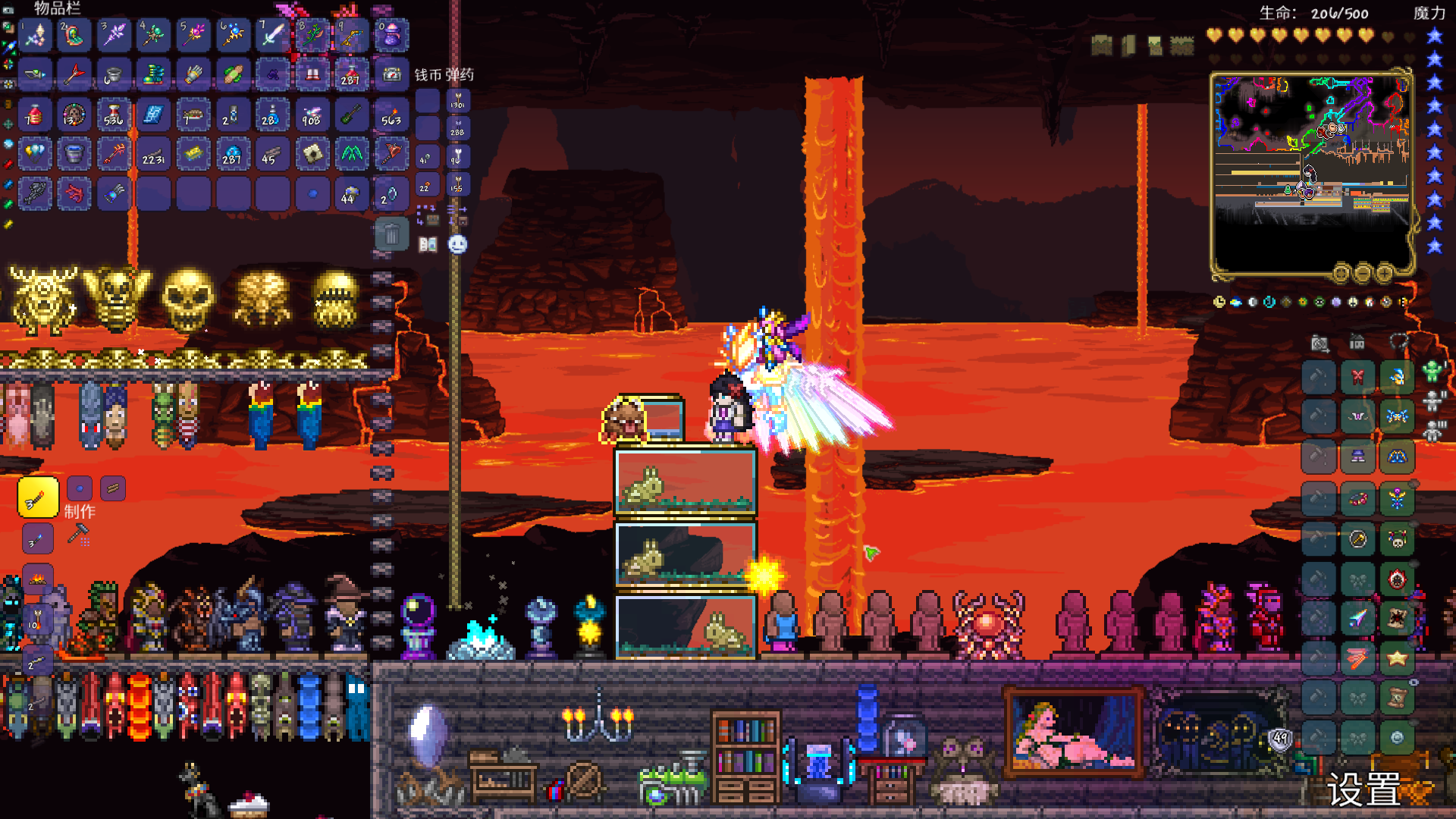Select the purple sack in hotbar slot 0
The height and width of the screenshot is (819, 1456).
pos(391,35)
